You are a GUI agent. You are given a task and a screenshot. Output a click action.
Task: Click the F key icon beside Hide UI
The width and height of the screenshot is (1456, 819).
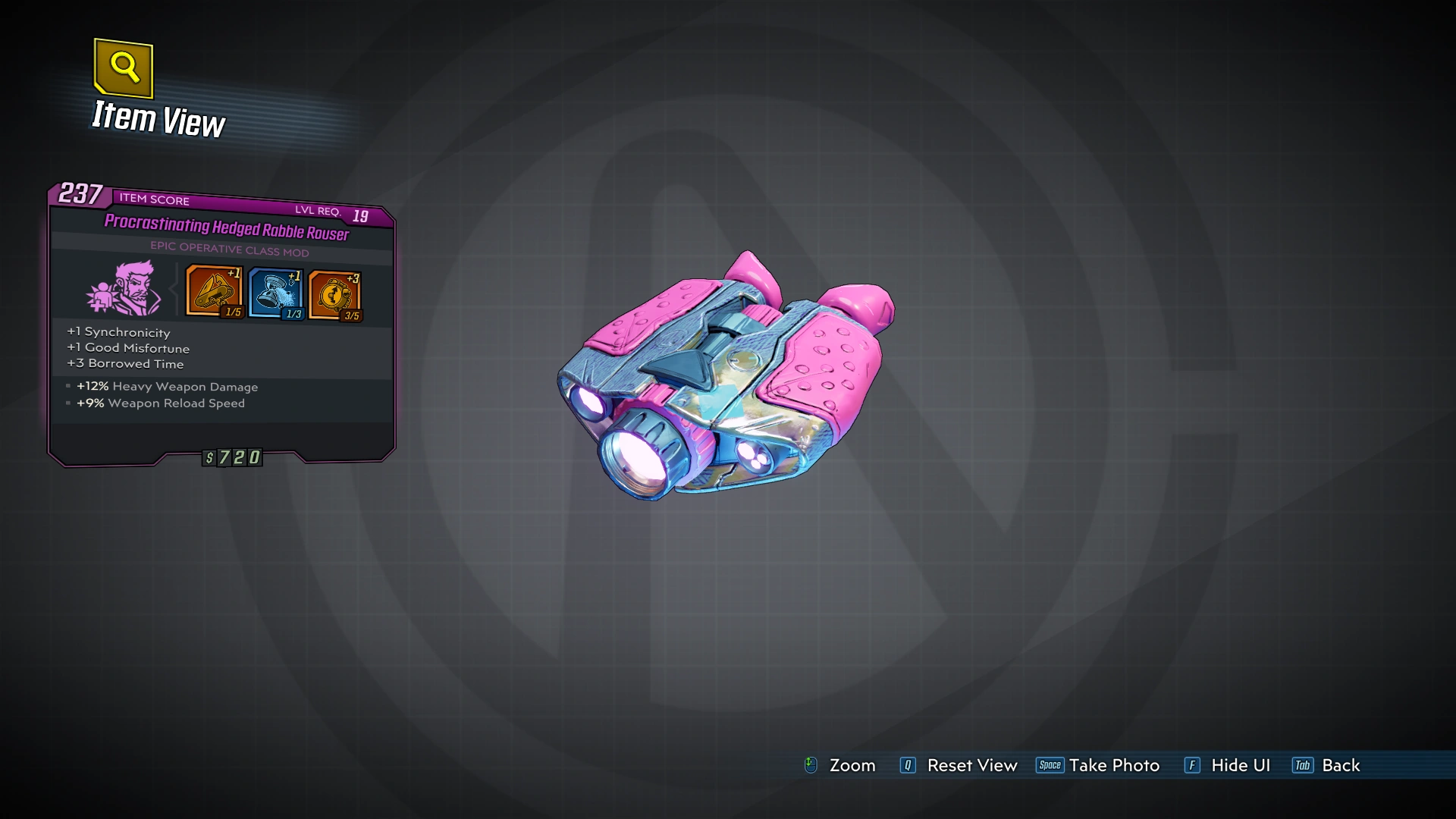(x=1193, y=766)
